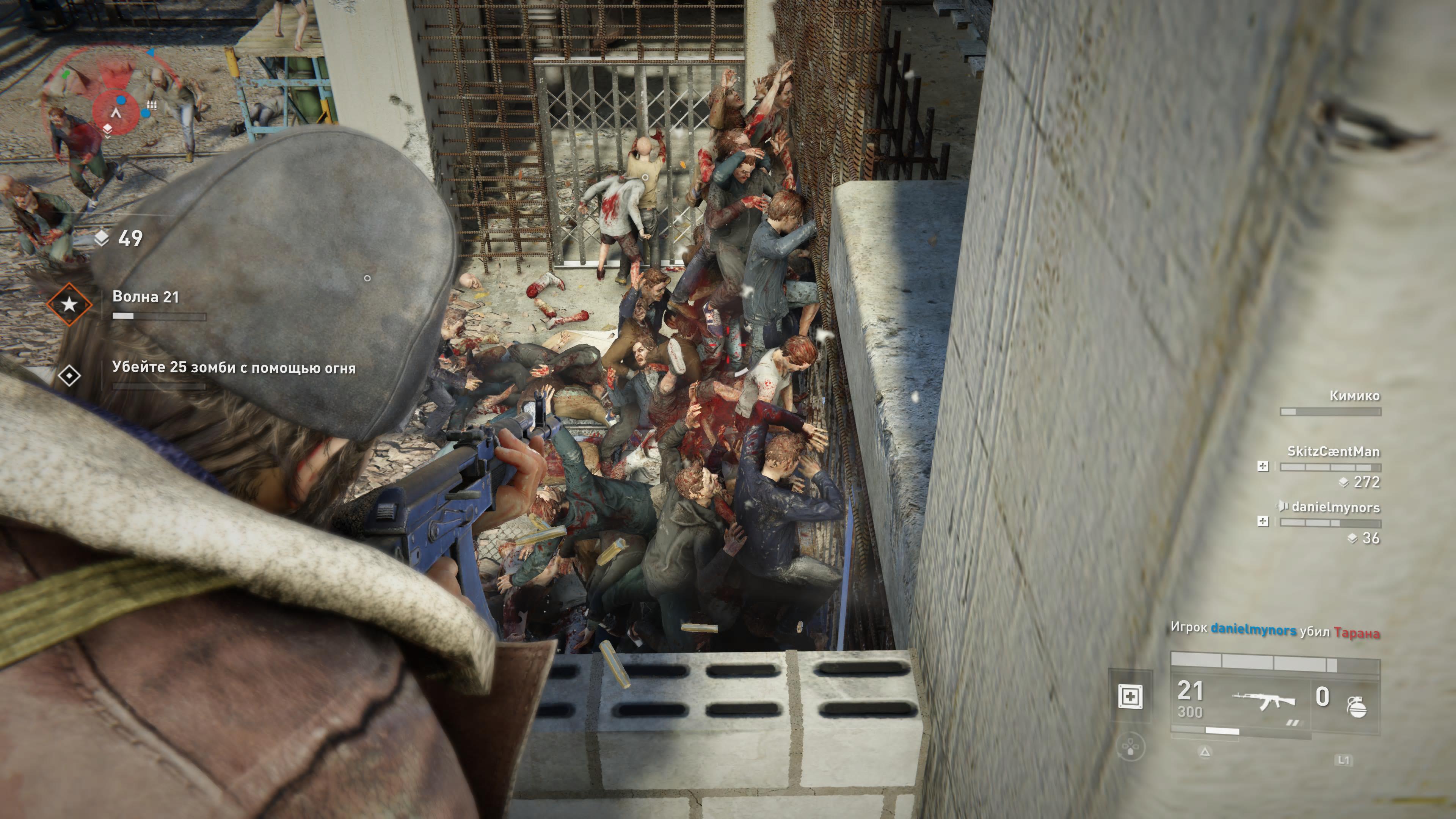Click teammate Кимико in the squad list
1456x819 pixels.
(x=1354, y=395)
